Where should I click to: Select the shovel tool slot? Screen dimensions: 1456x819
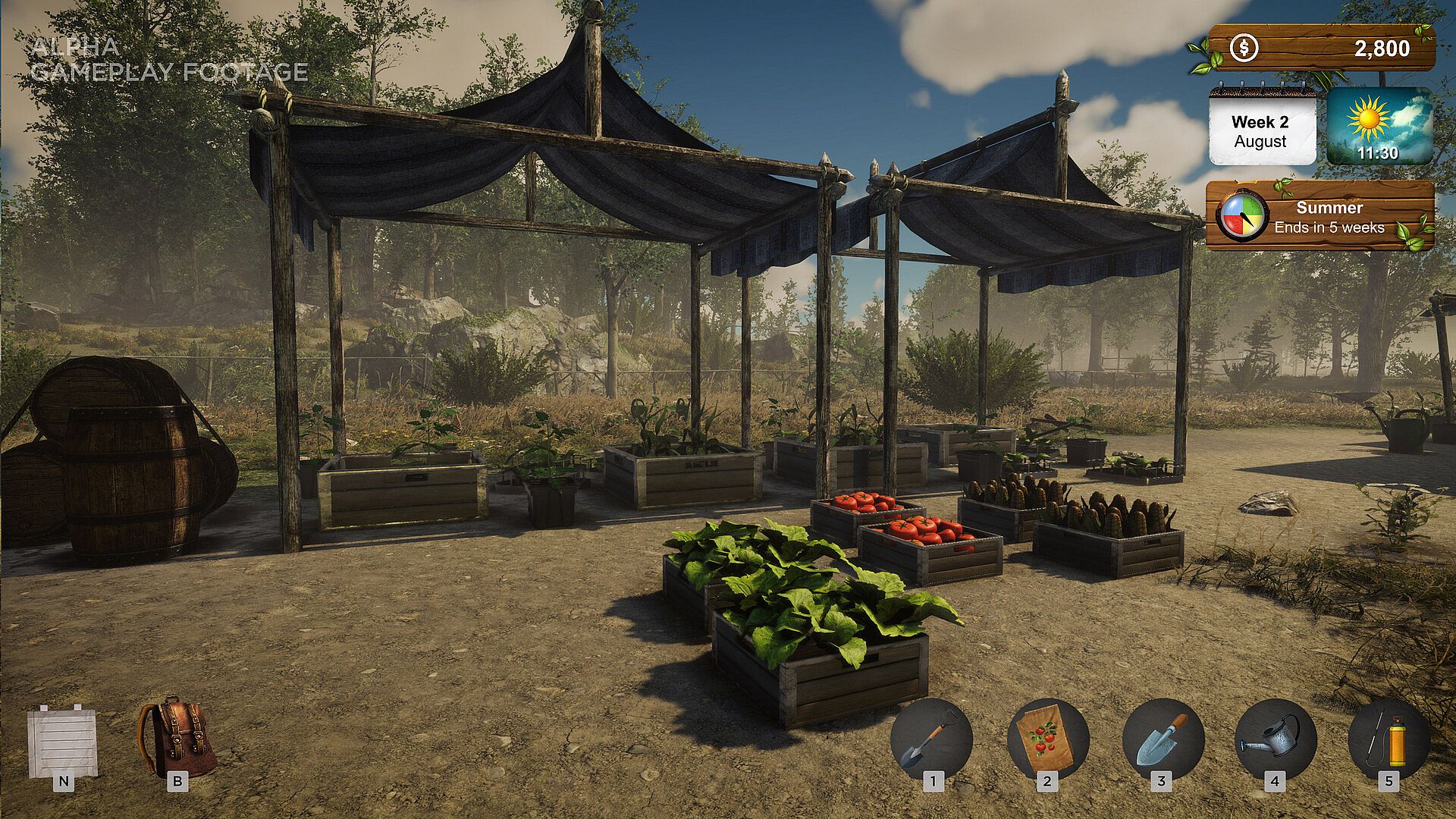tap(931, 739)
